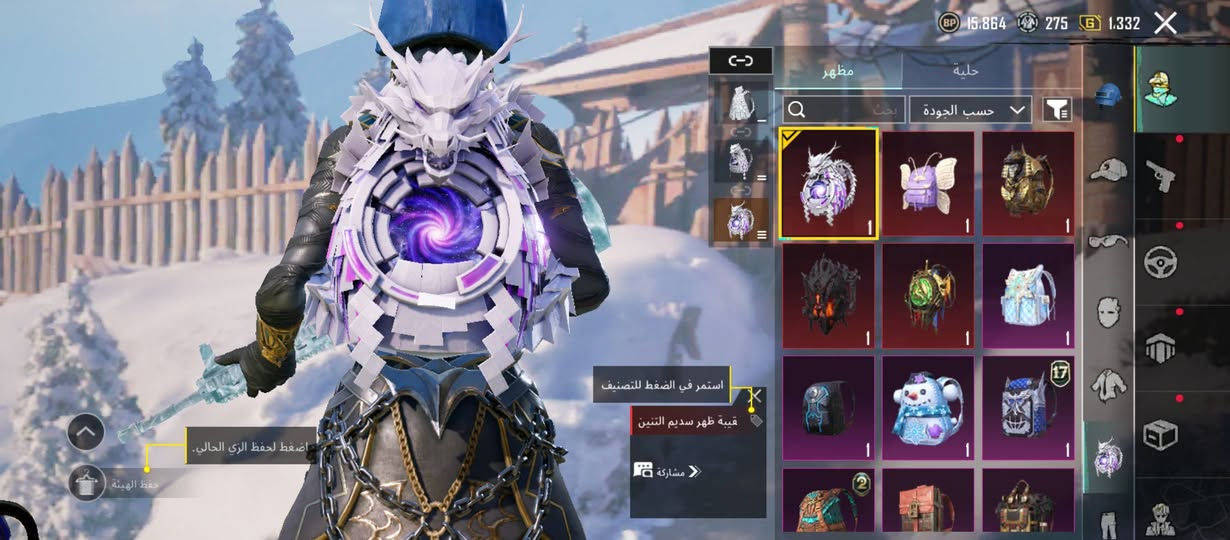Click the up-arrow circle button
The height and width of the screenshot is (540, 1230).
coord(86,432)
